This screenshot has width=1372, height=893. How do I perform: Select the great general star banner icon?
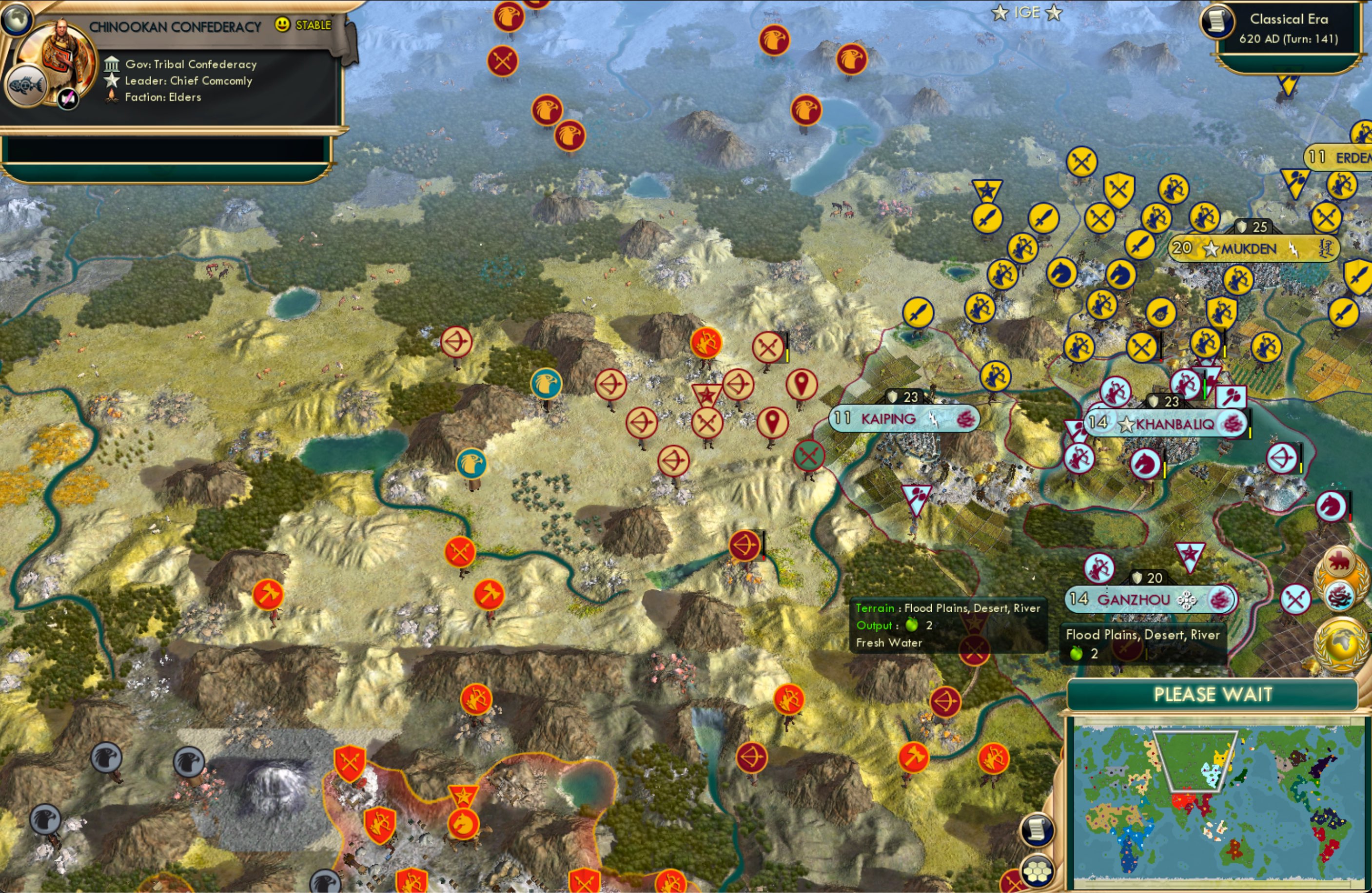[x=708, y=395]
